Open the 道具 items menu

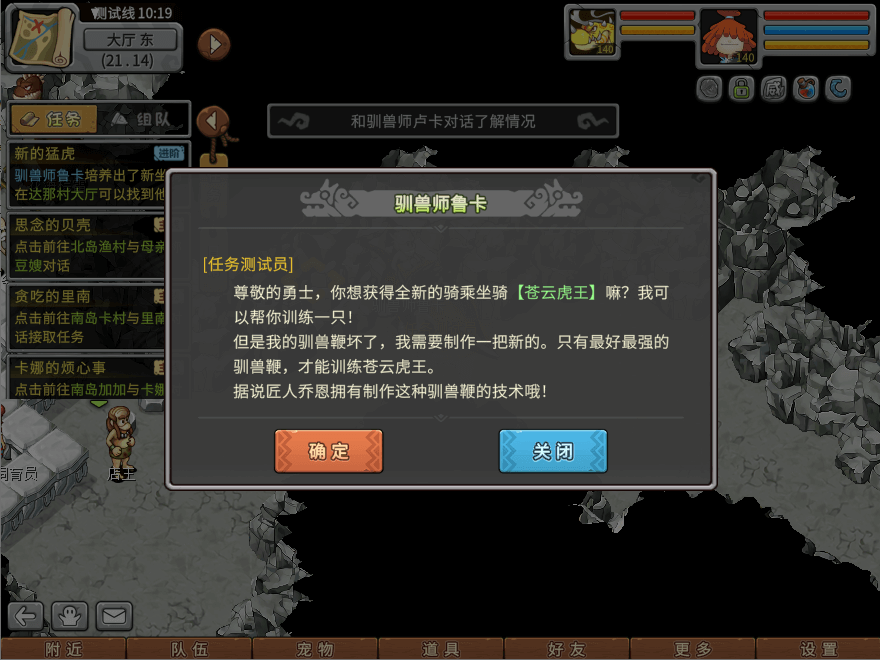(441, 649)
